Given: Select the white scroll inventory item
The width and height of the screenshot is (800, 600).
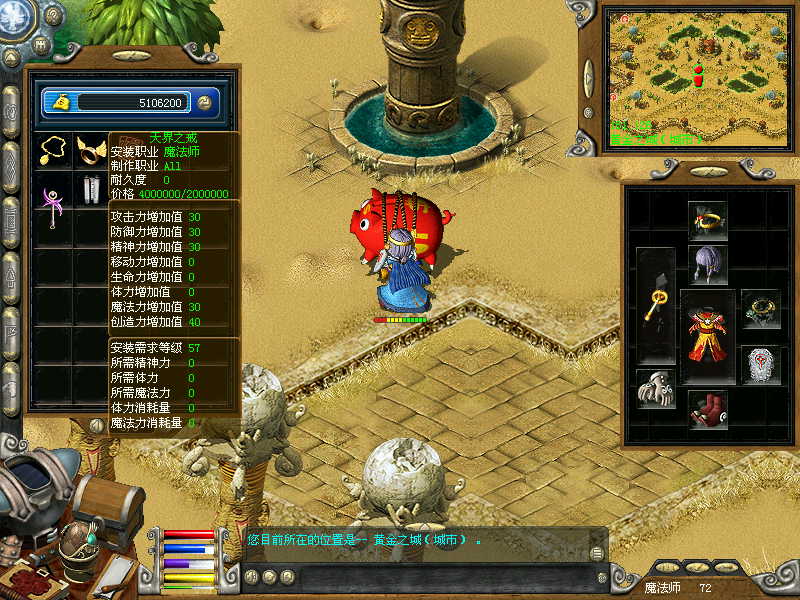Looking at the screenshot, I should coord(90,190).
